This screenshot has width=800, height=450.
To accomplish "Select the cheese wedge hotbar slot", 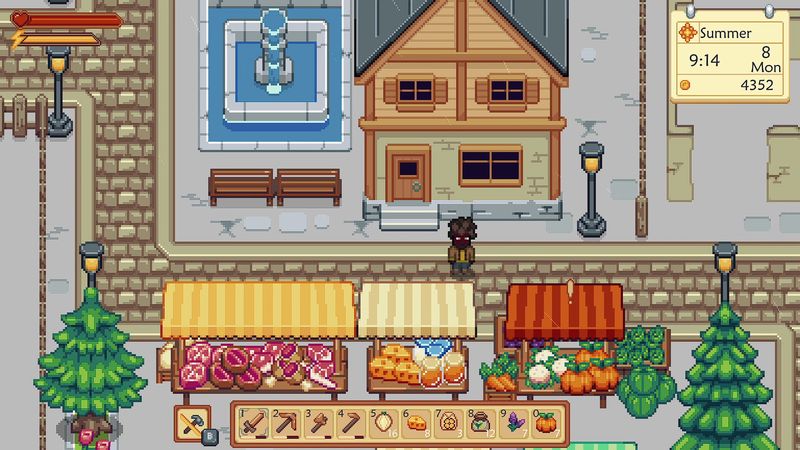I will [417, 423].
